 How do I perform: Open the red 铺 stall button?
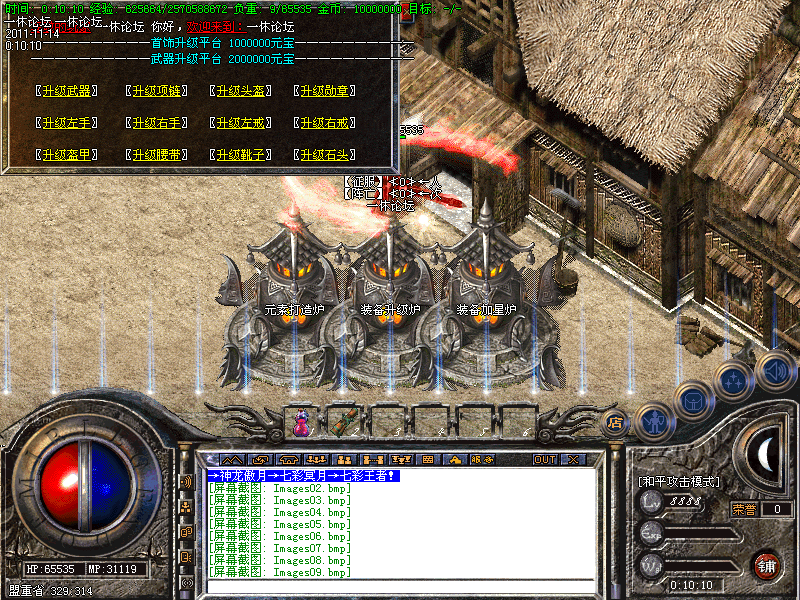(x=767, y=565)
